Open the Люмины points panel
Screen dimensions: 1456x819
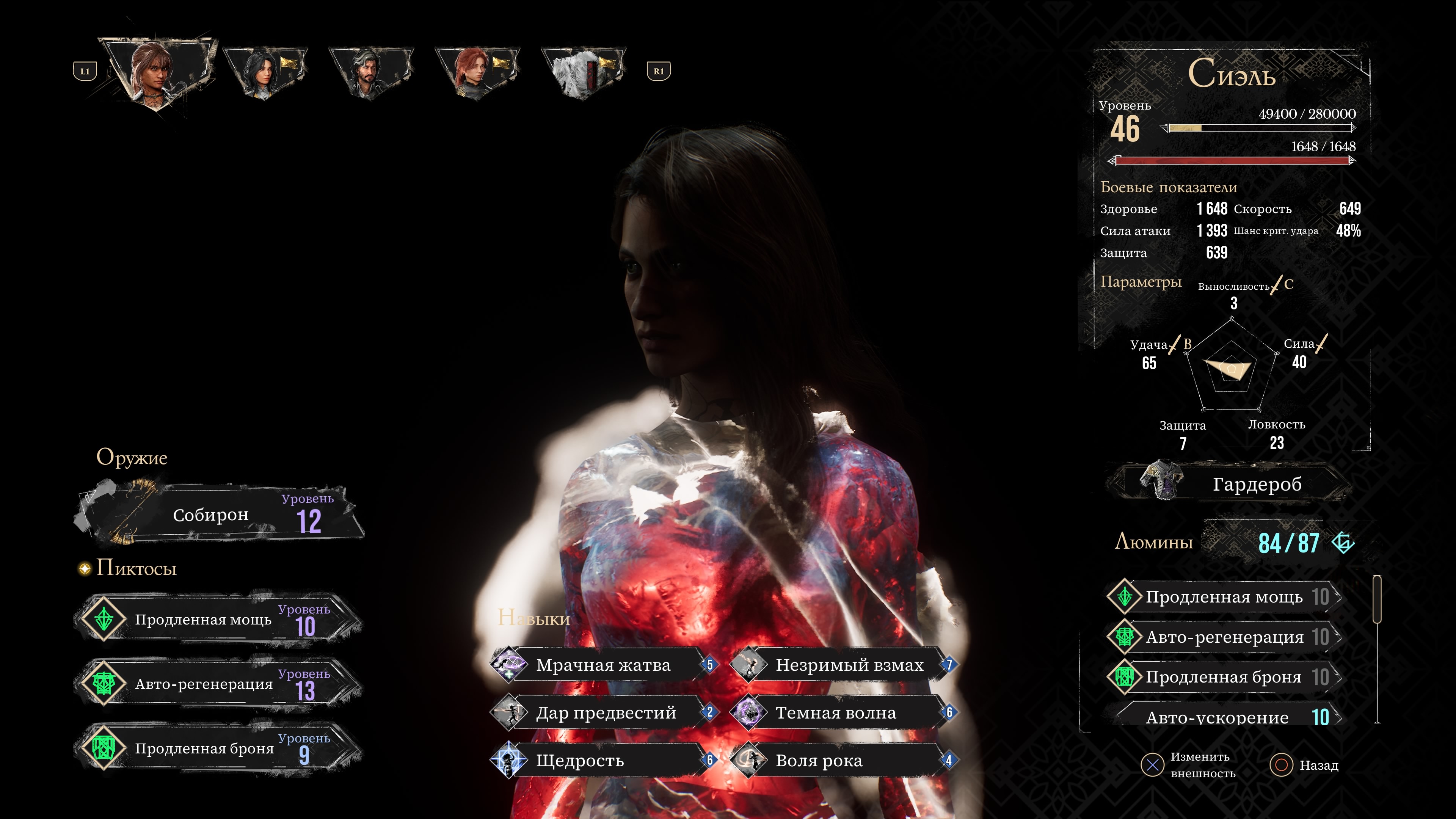tap(1232, 543)
